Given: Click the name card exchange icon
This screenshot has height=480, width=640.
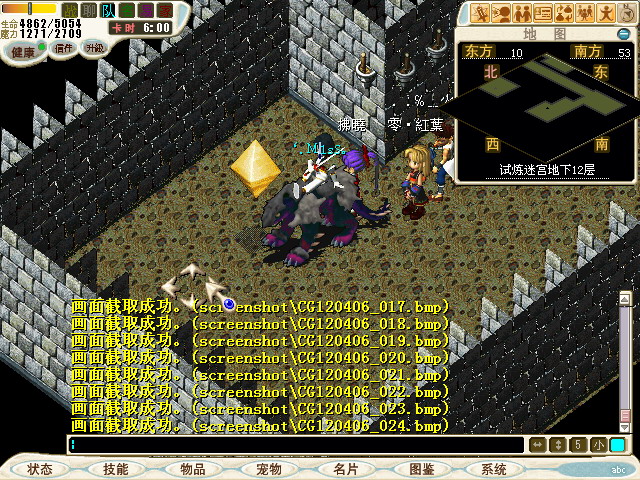Looking at the screenshot, I should point(543,13).
